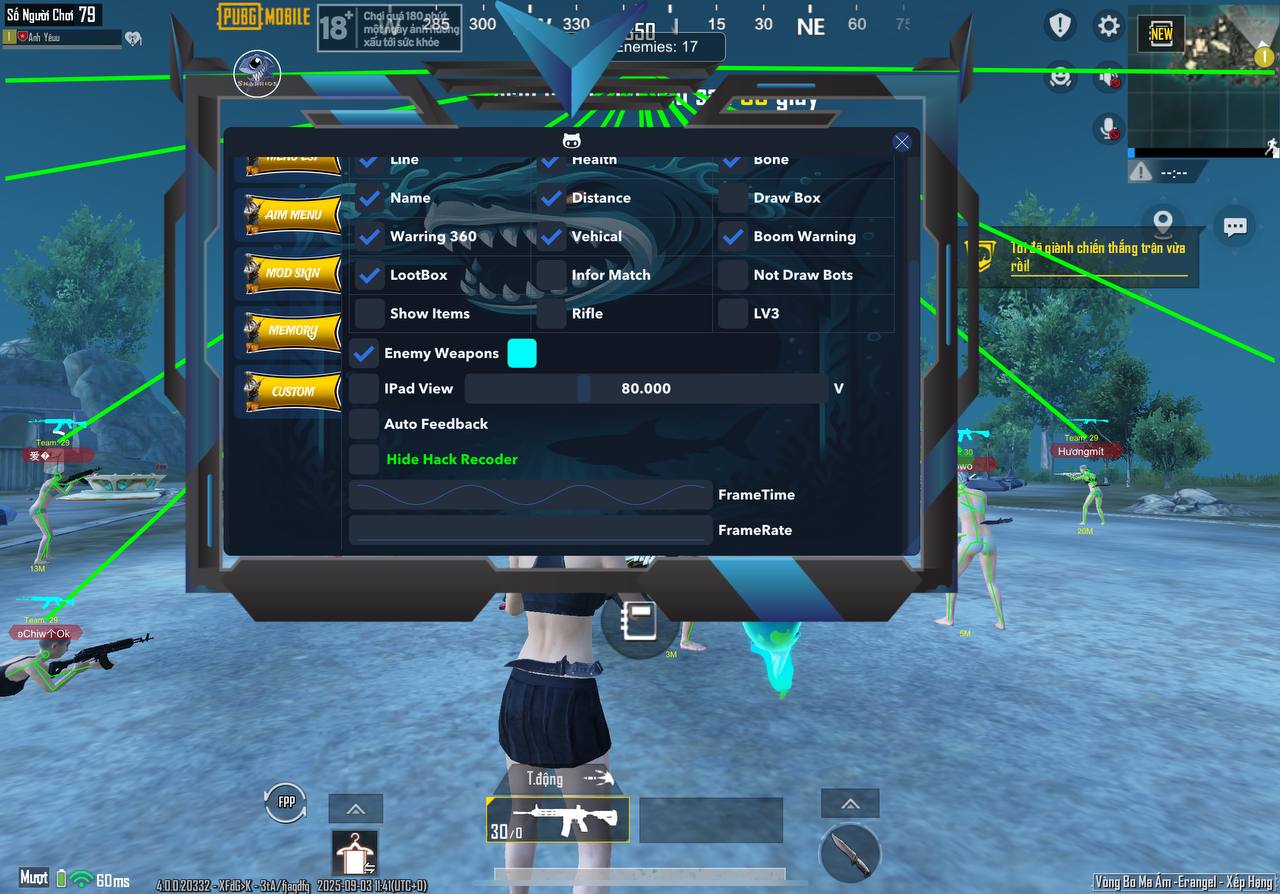The image size is (1280, 894).
Task: Expand the left bottom chevron panel
Action: pos(355,808)
